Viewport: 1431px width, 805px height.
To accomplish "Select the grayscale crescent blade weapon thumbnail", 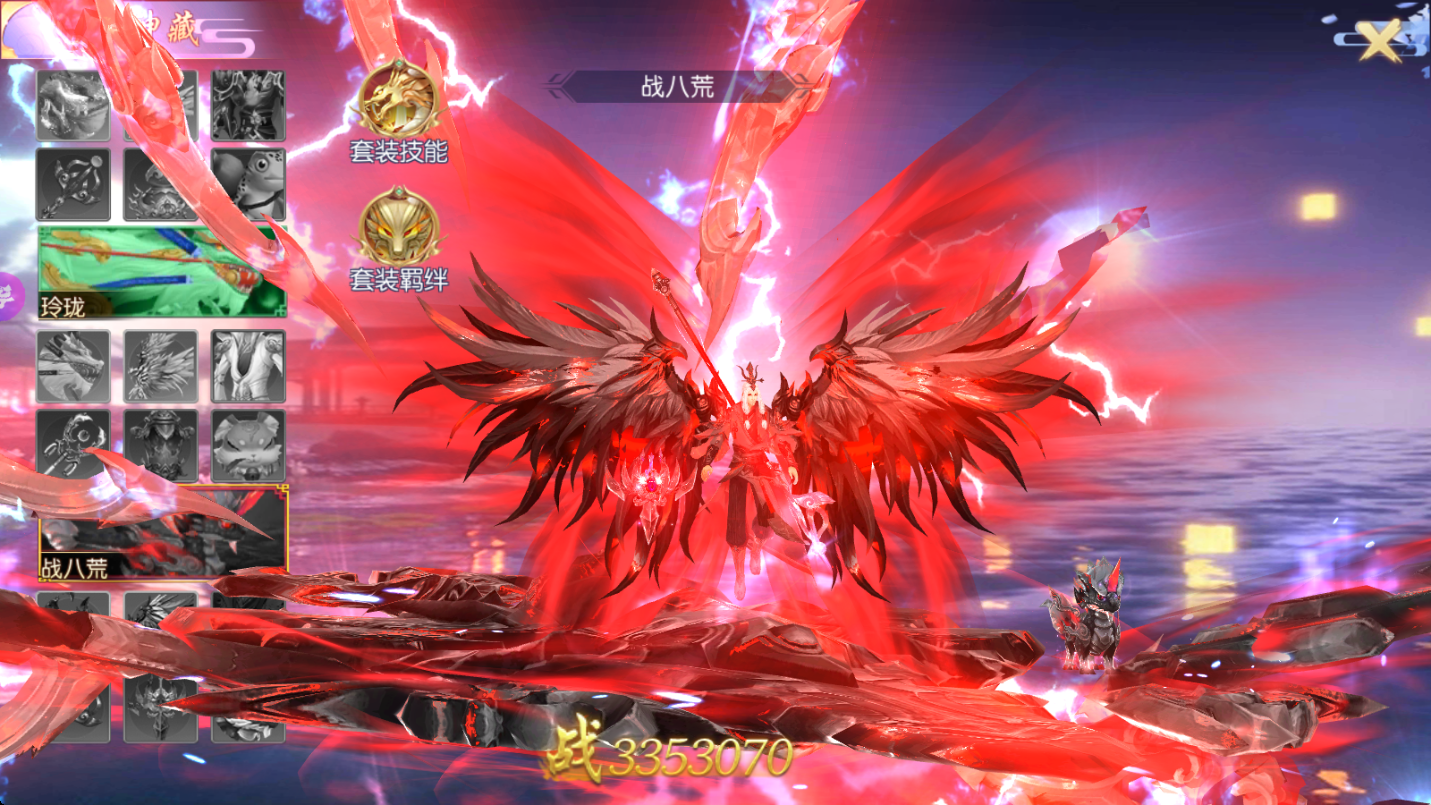I will coord(73,445).
